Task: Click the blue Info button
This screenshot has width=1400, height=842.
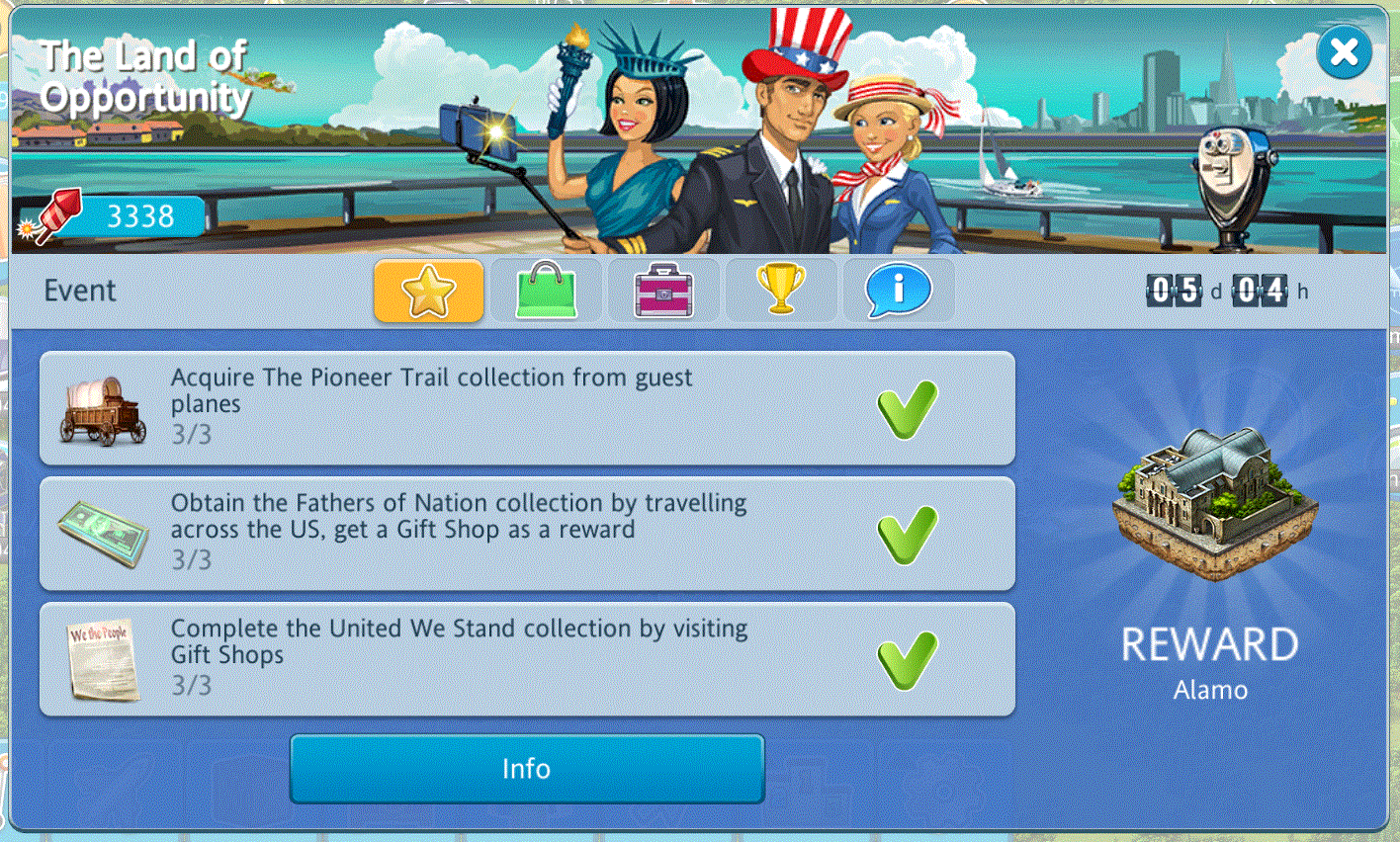Action: [527, 769]
